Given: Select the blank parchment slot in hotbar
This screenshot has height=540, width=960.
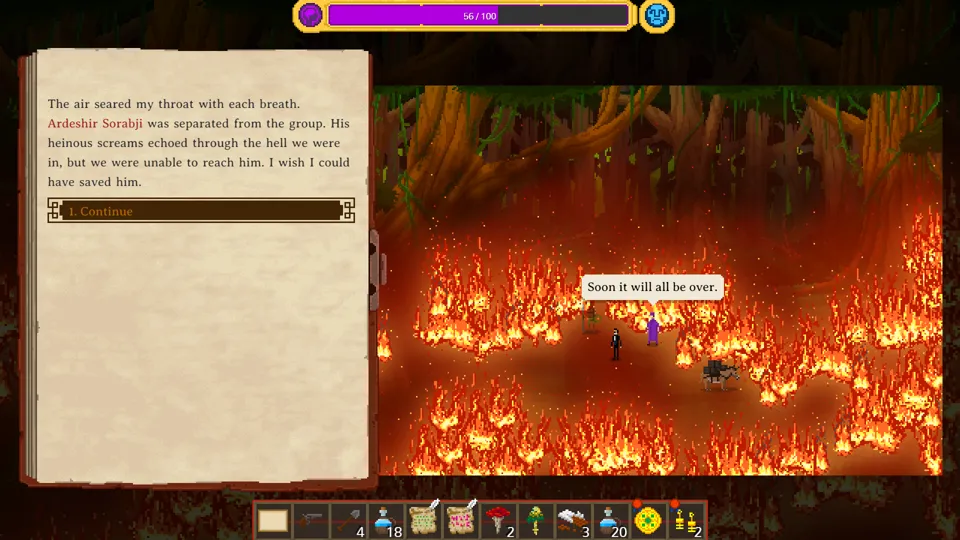Looking at the screenshot, I should click(x=273, y=521).
